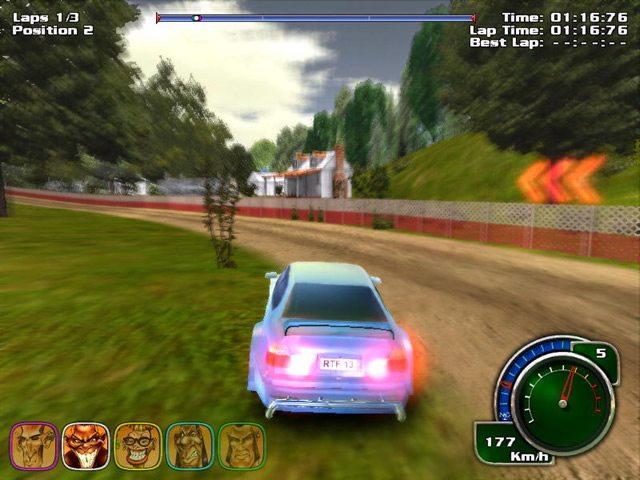Select the purple-framed racer portrait
640x480 pixels.
[33, 445]
